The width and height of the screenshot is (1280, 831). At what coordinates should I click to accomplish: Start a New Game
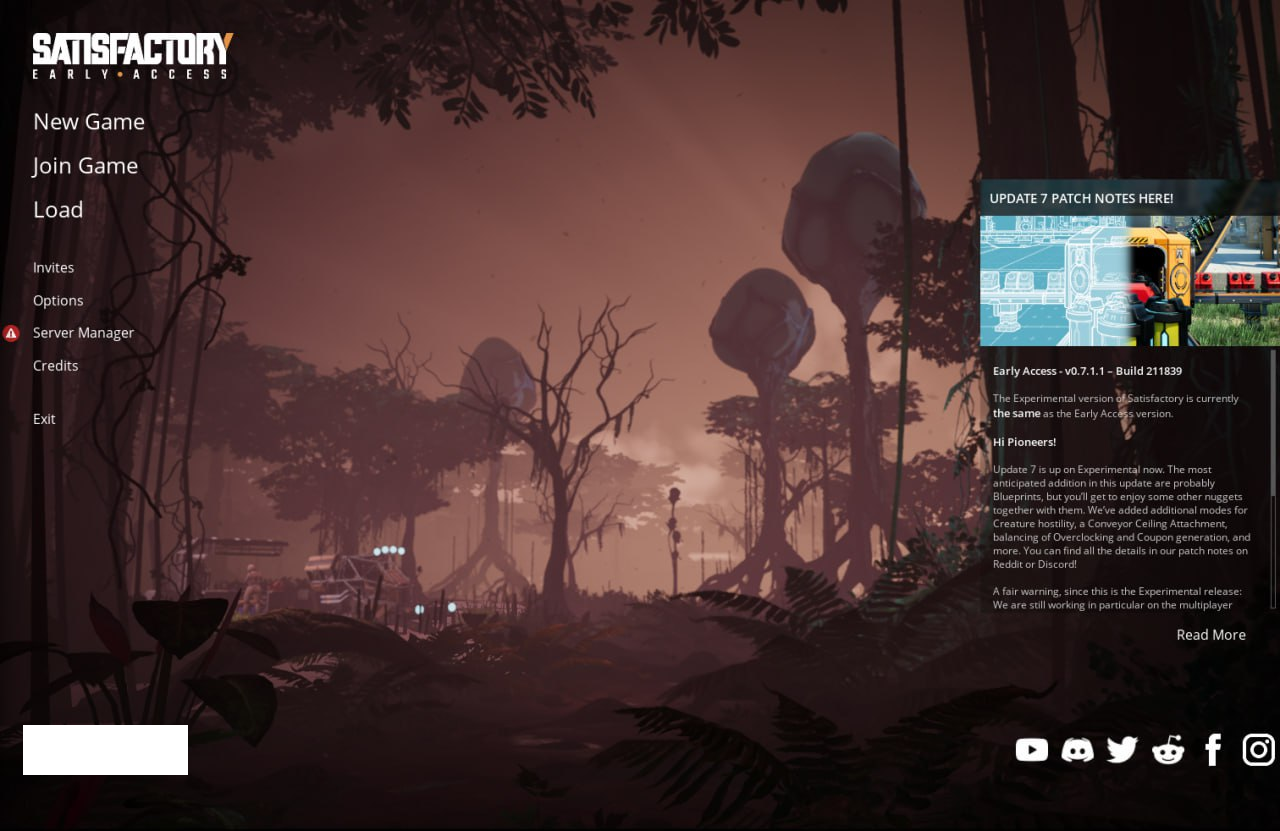(x=89, y=122)
